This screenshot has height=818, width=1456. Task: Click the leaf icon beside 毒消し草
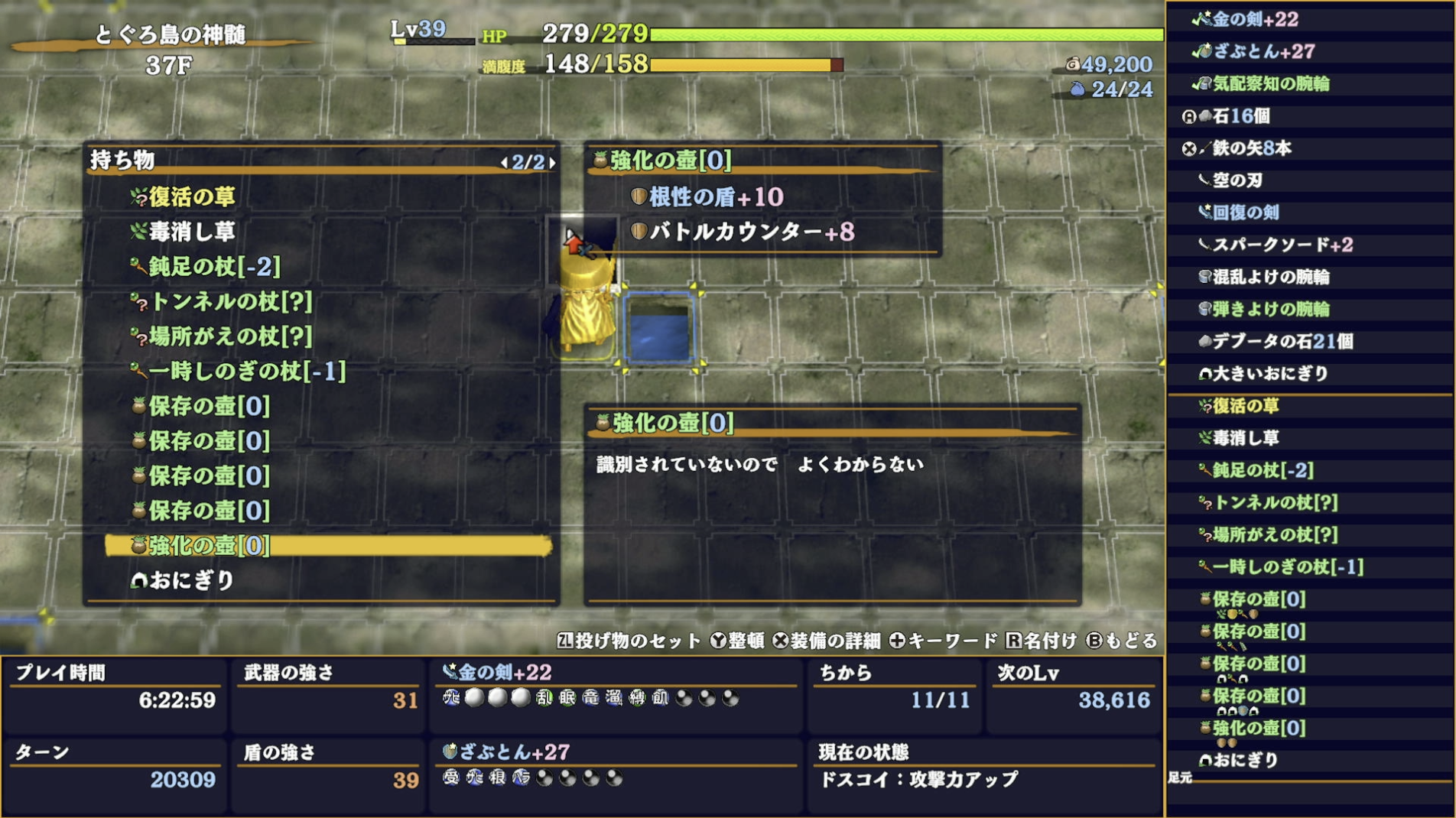coord(138,232)
